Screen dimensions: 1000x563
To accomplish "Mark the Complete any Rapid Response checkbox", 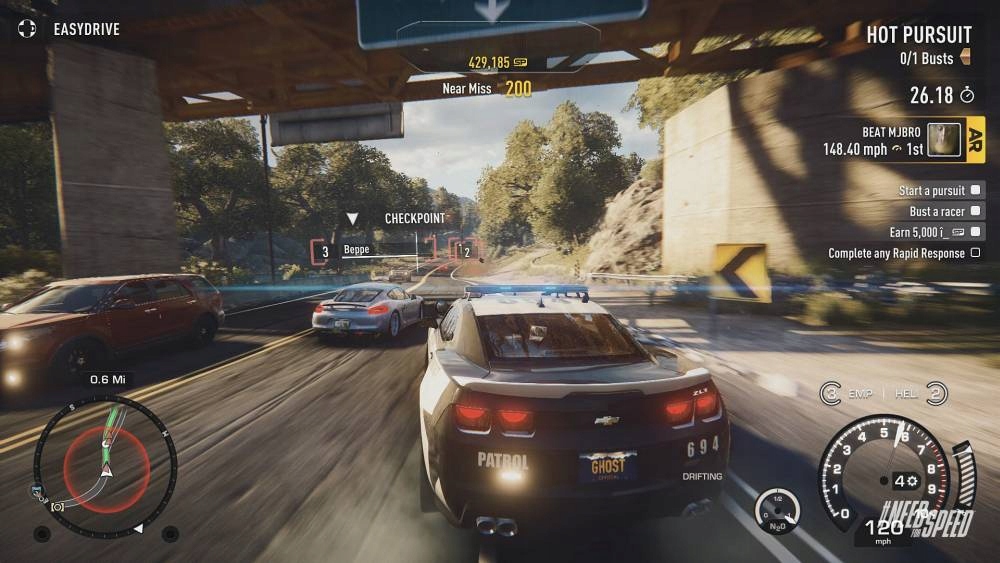I will coord(976,253).
